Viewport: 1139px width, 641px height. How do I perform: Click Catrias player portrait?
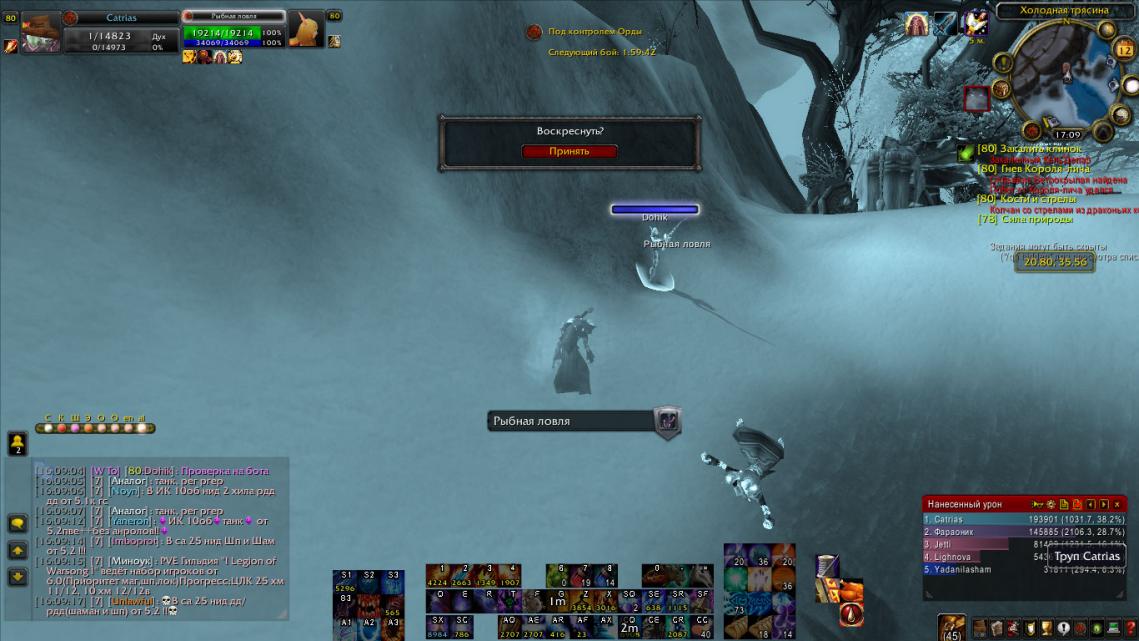coord(41,31)
